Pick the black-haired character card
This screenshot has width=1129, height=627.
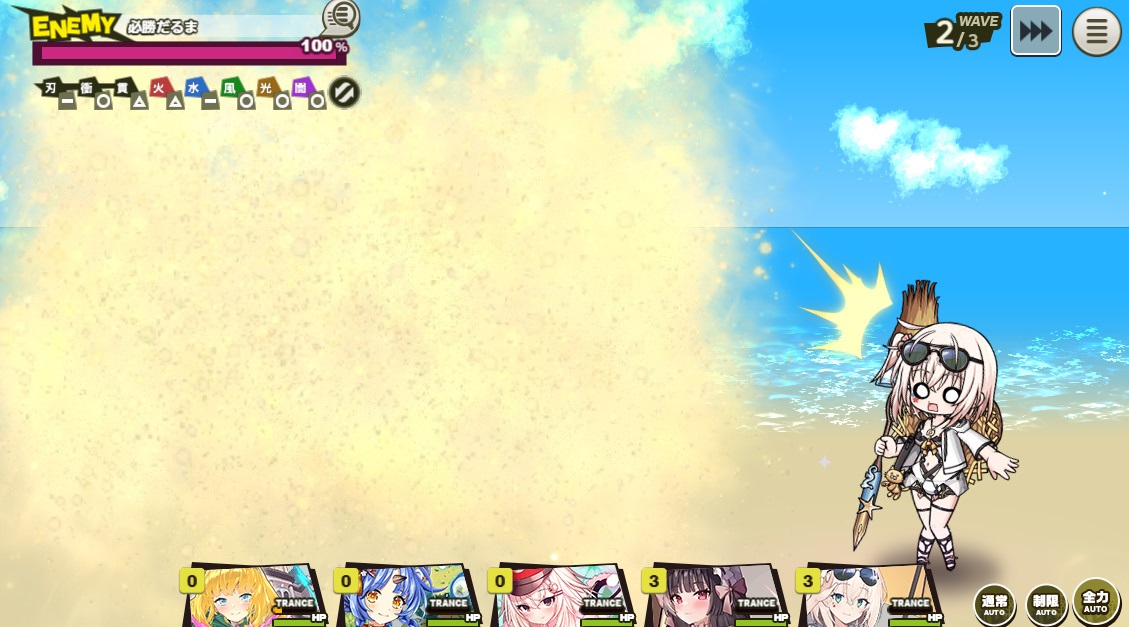714,597
